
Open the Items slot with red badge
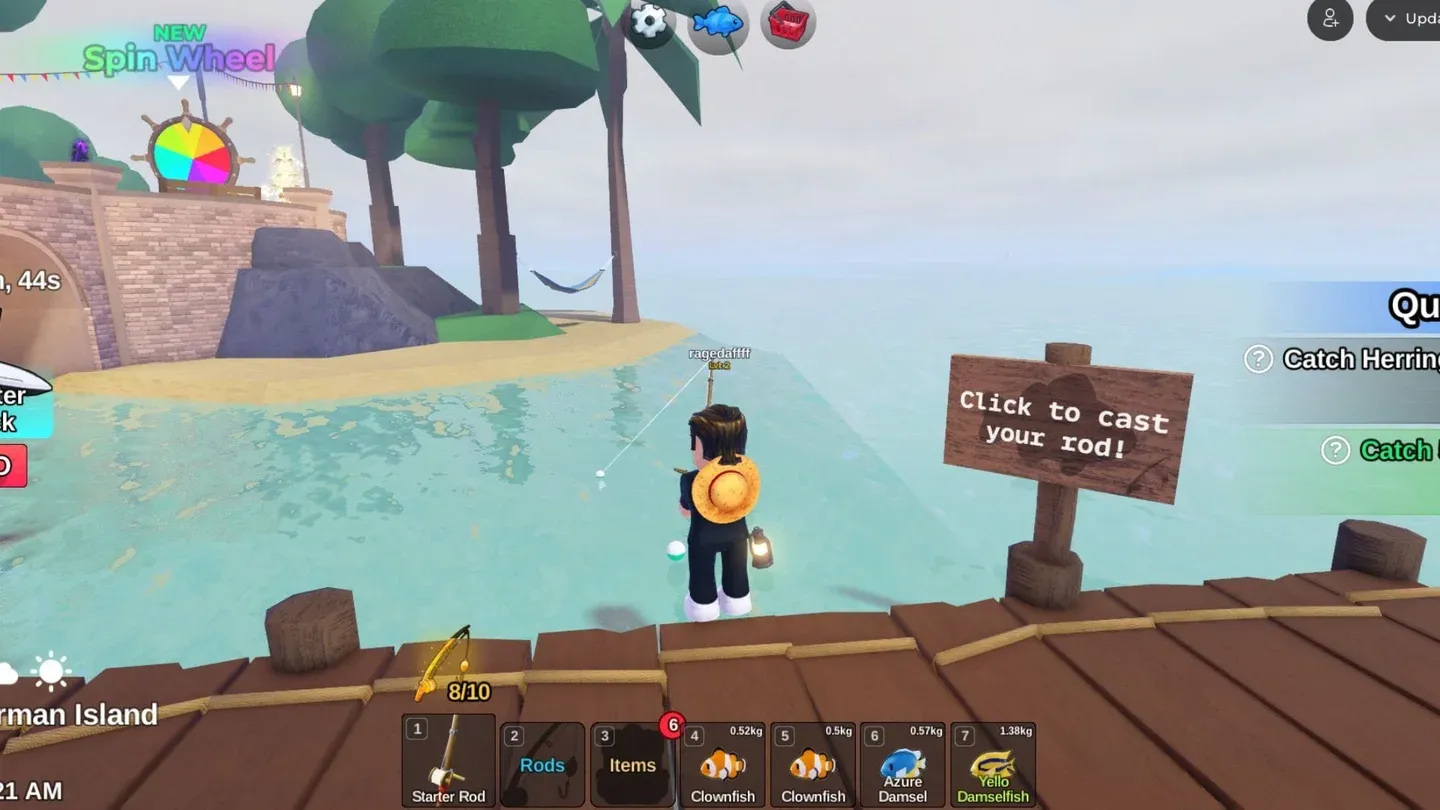coord(632,763)
